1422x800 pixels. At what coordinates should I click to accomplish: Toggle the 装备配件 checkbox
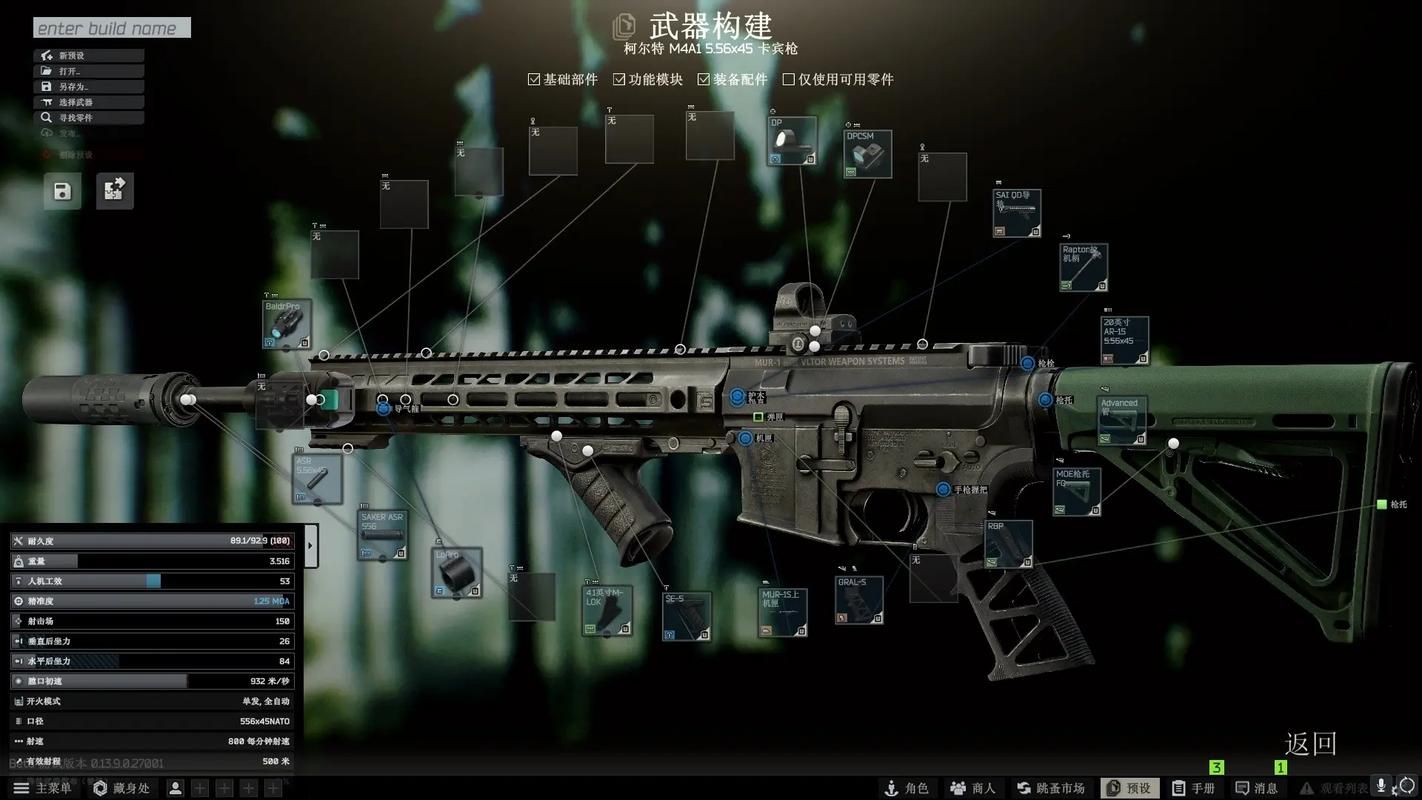pos(704,79)
